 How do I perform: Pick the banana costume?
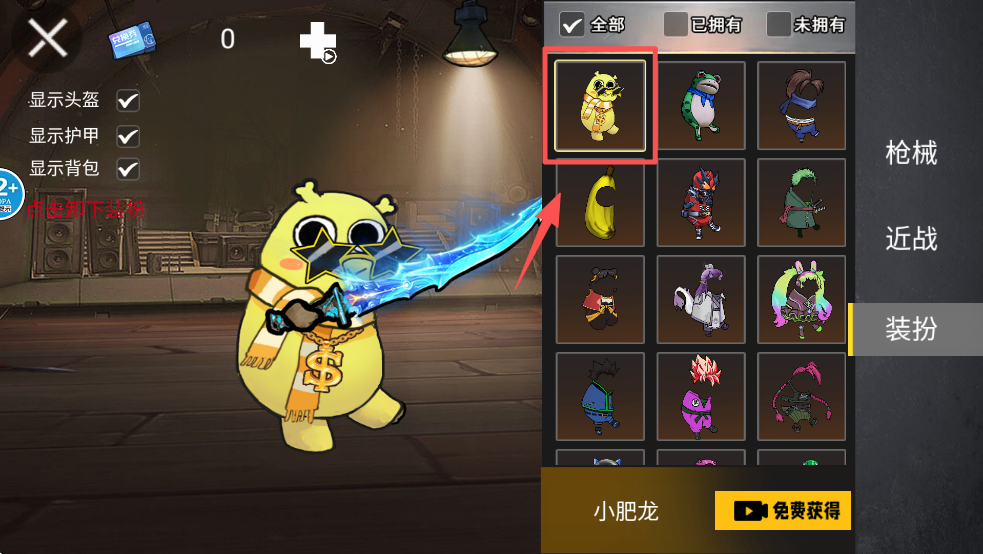click(x=600, y=203)
